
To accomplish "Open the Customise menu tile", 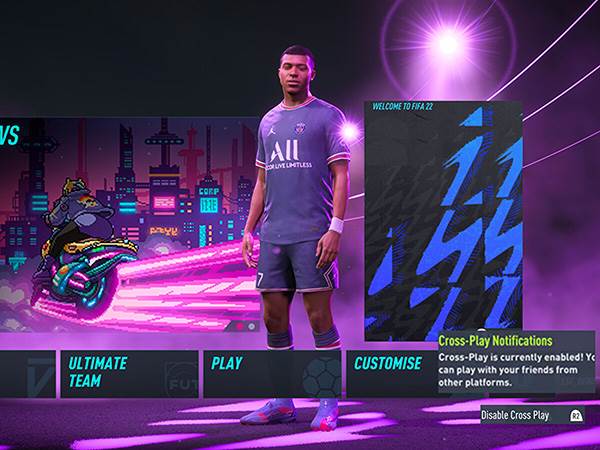I will [x=390, y=373].
